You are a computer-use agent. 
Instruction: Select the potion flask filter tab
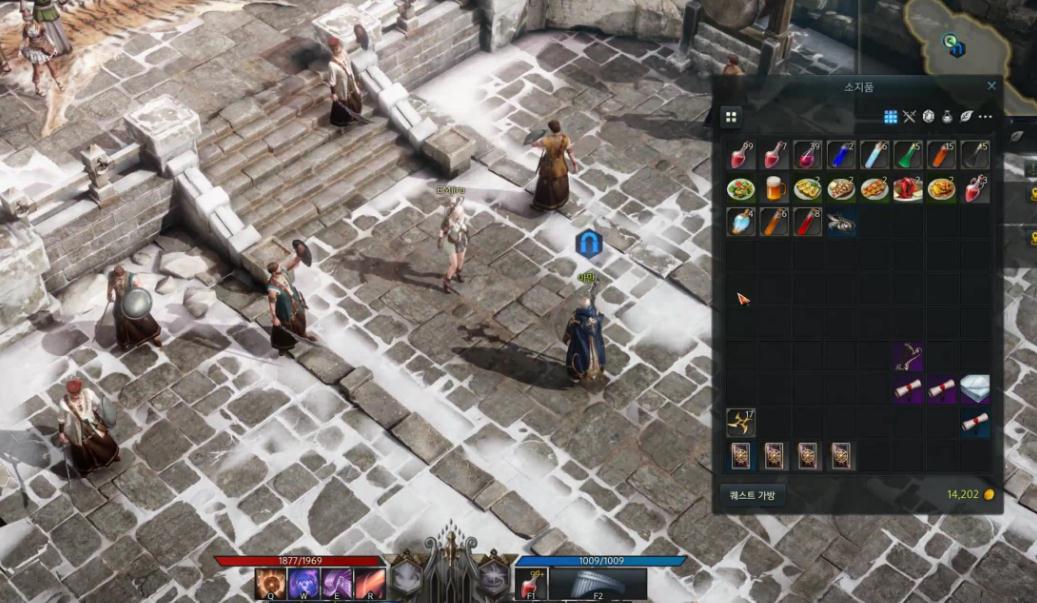pos(947,117)
